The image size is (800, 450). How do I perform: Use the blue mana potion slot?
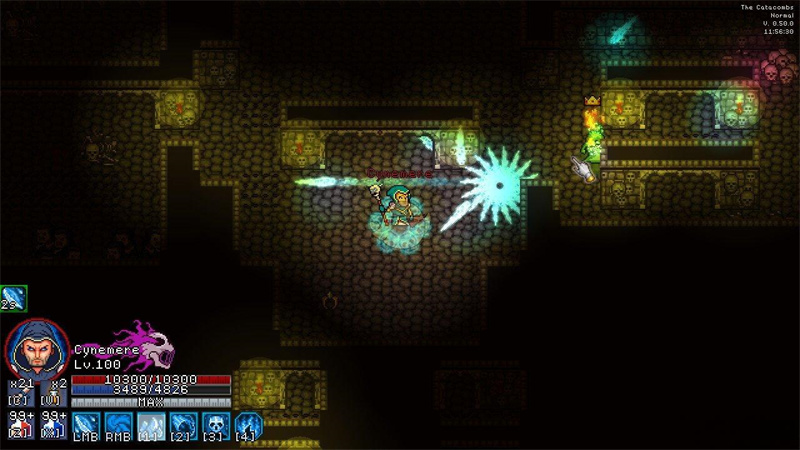tap(53, 425)
